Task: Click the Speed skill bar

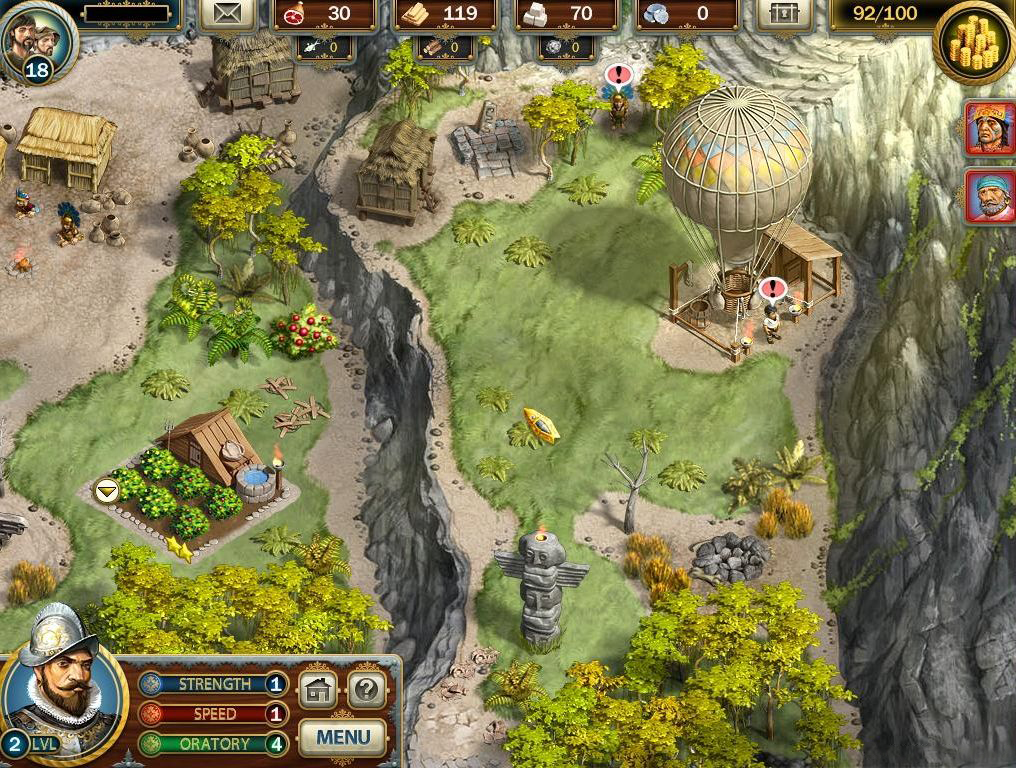Action: 213,714
